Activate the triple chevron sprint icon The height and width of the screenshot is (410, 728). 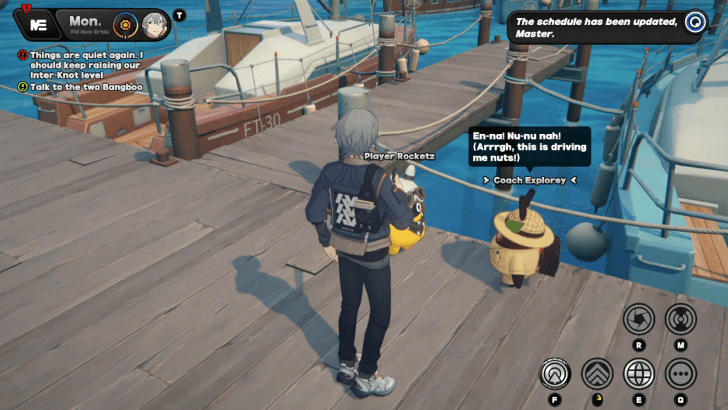[x=597, y=374]
